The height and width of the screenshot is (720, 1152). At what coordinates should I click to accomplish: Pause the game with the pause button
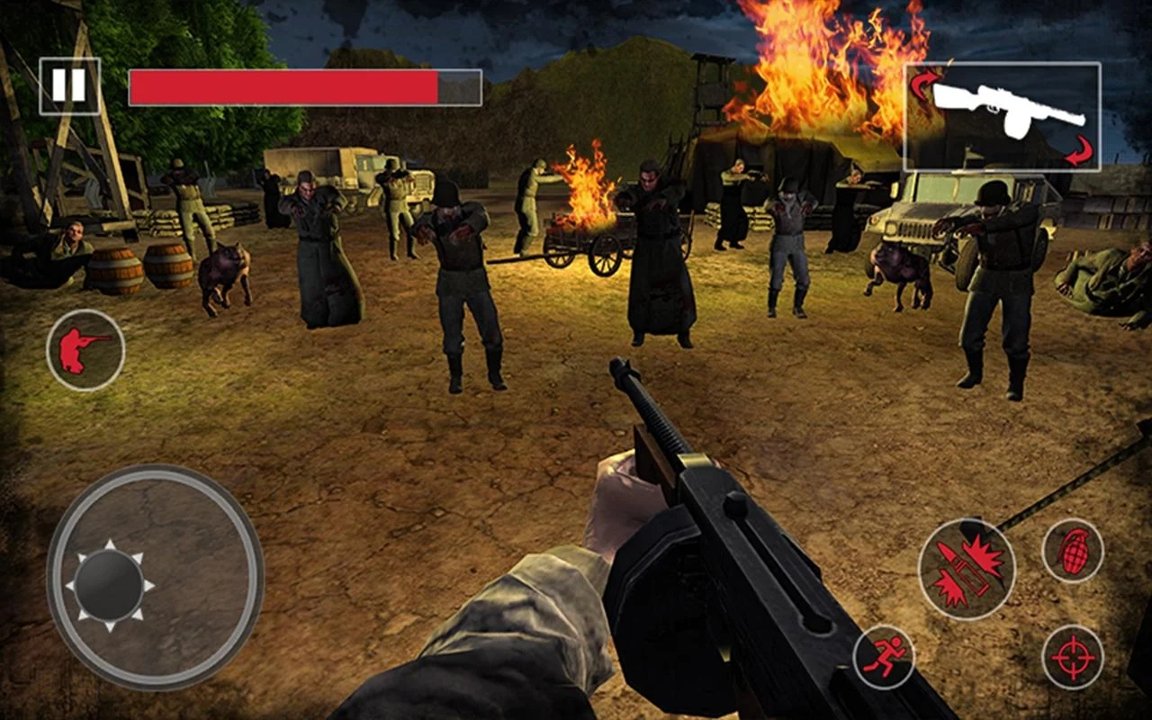point(69,86)
